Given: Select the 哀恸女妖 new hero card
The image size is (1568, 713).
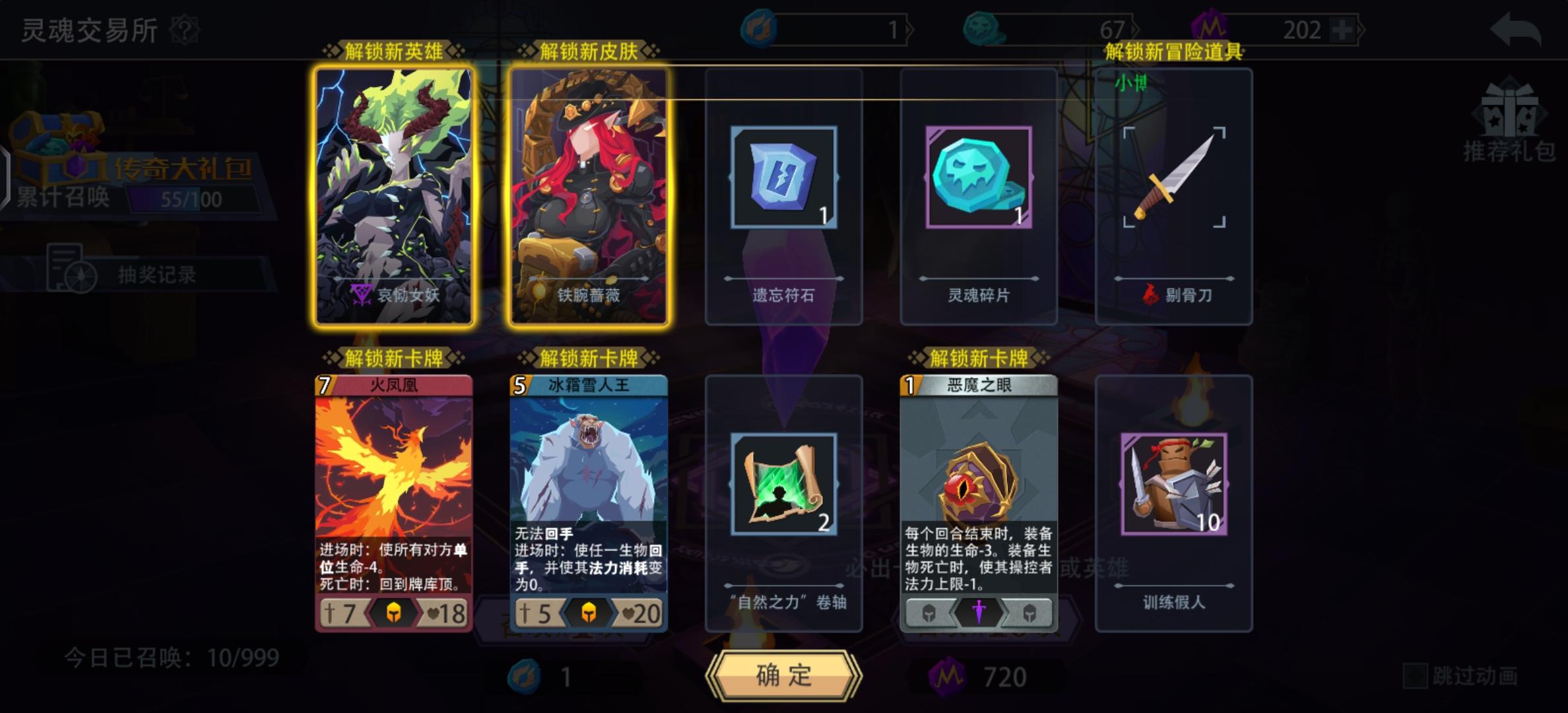Looking at the screenshot, I should coord(395,198).
